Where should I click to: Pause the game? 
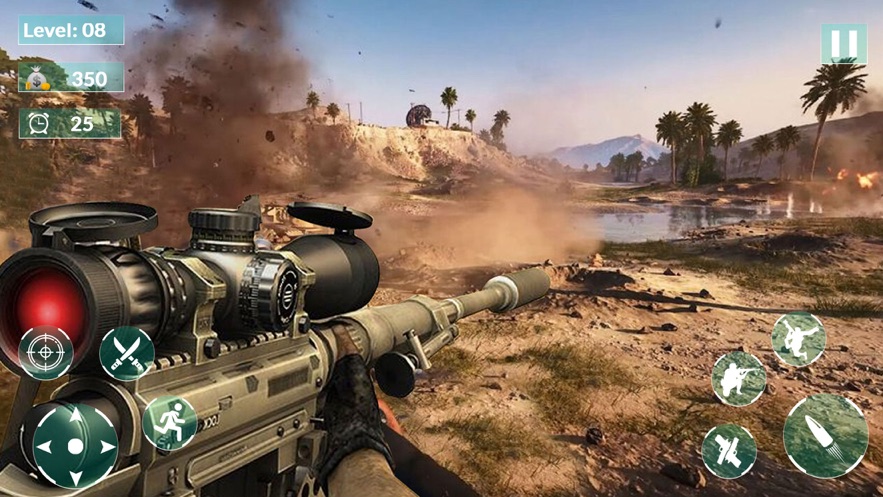[x=843, y=44]
